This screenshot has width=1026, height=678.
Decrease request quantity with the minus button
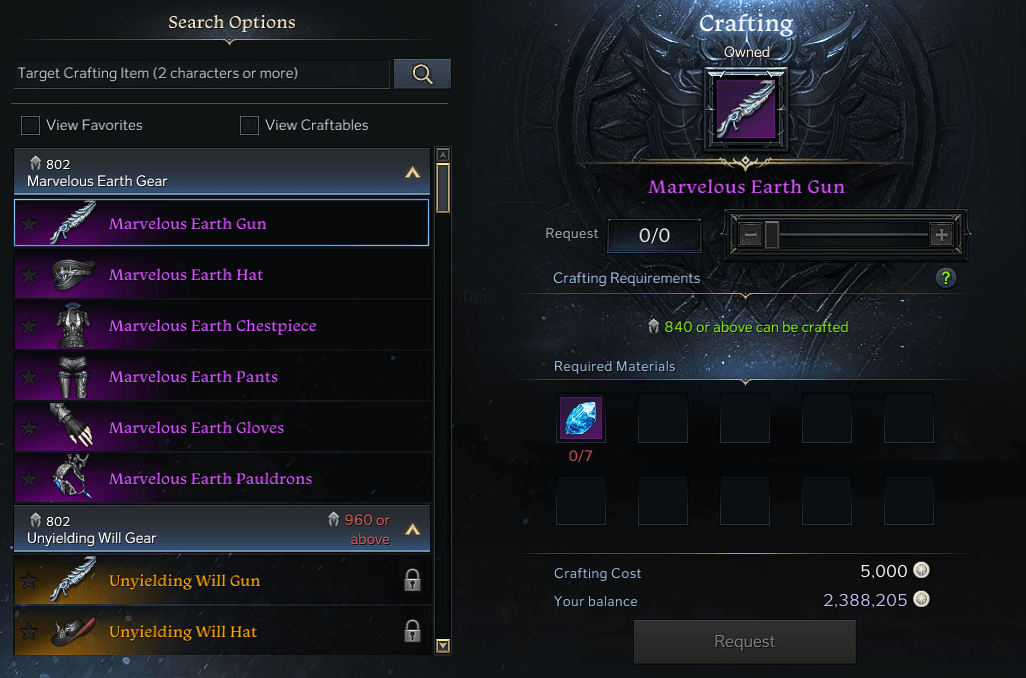pos(750,235)
